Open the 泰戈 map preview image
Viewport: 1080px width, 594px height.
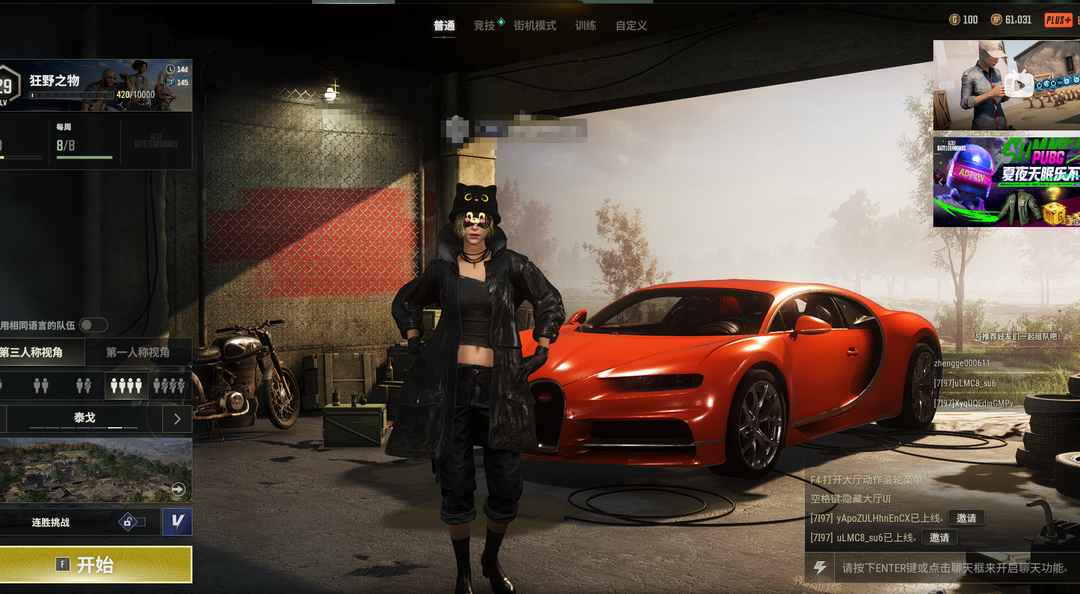[x=95, y=470]
